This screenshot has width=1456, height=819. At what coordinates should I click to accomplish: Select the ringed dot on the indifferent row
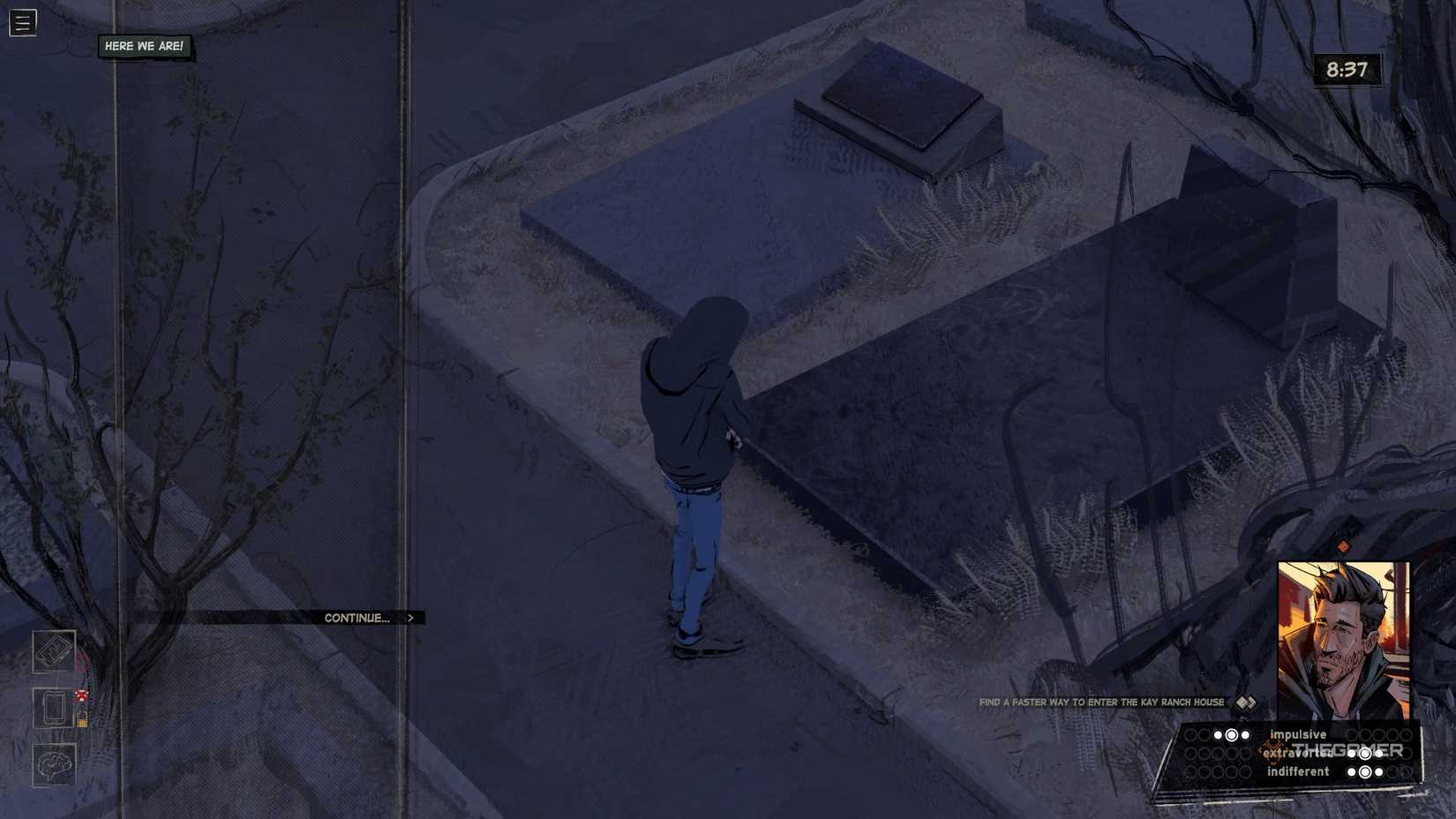(1366, 771)
